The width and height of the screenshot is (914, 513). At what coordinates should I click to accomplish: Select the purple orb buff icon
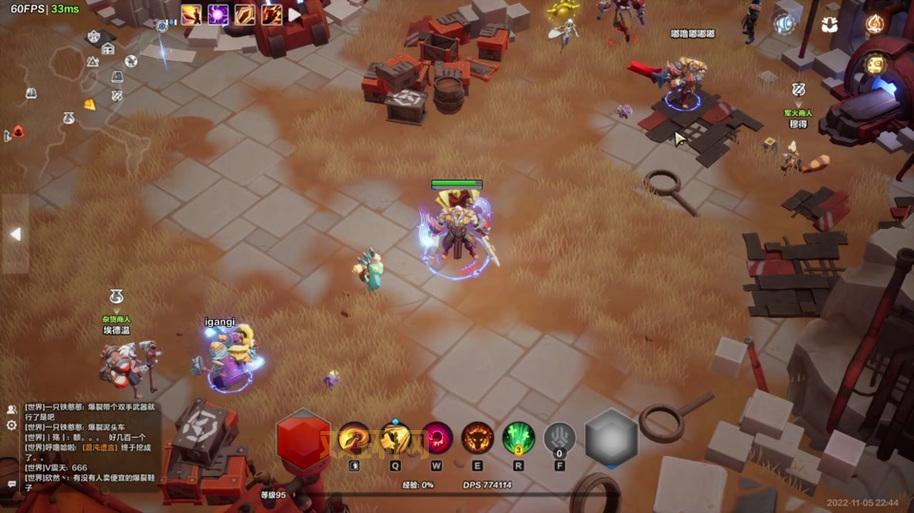(x=218, y=15)
